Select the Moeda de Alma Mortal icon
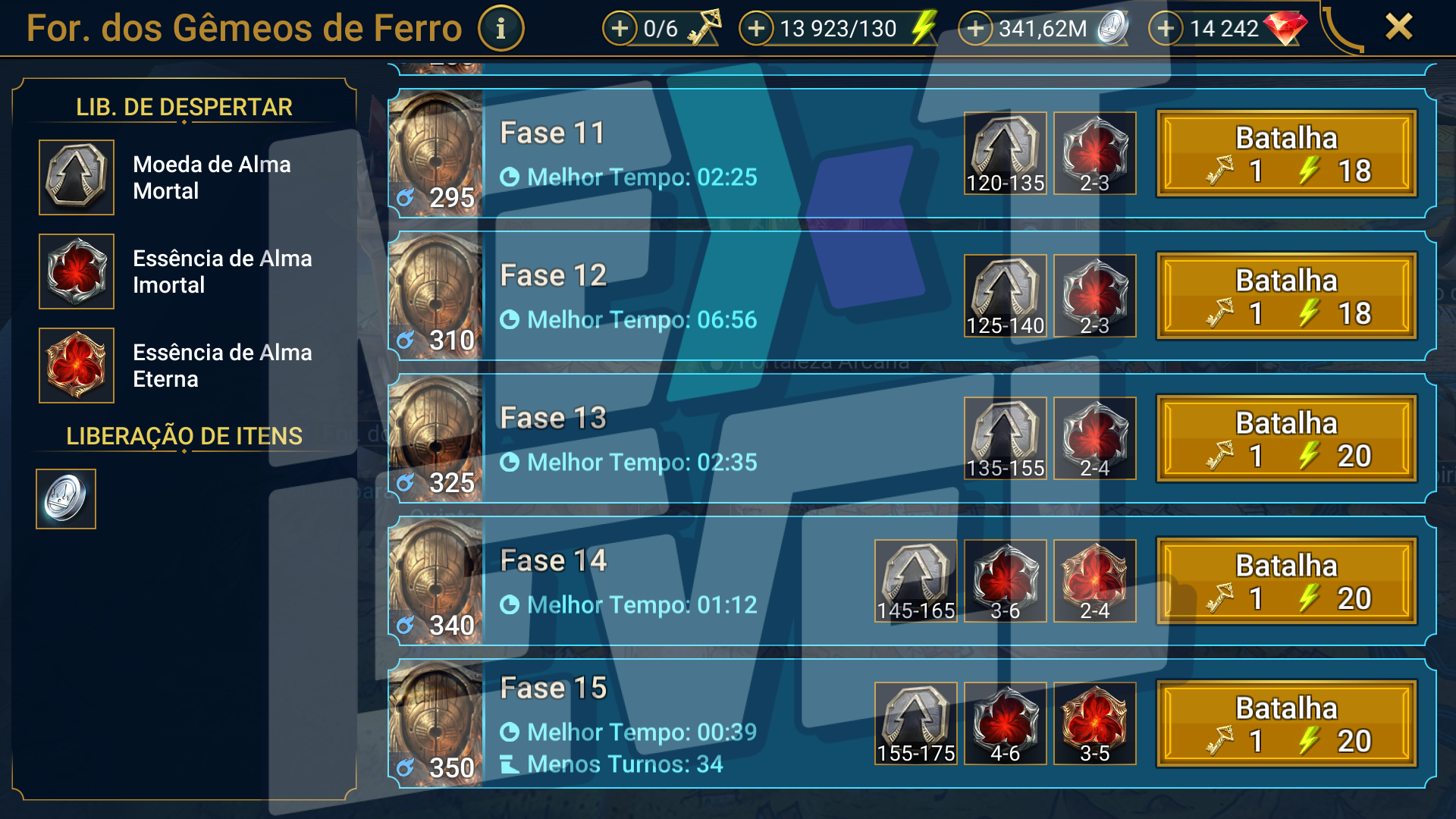 pos(77,177)
